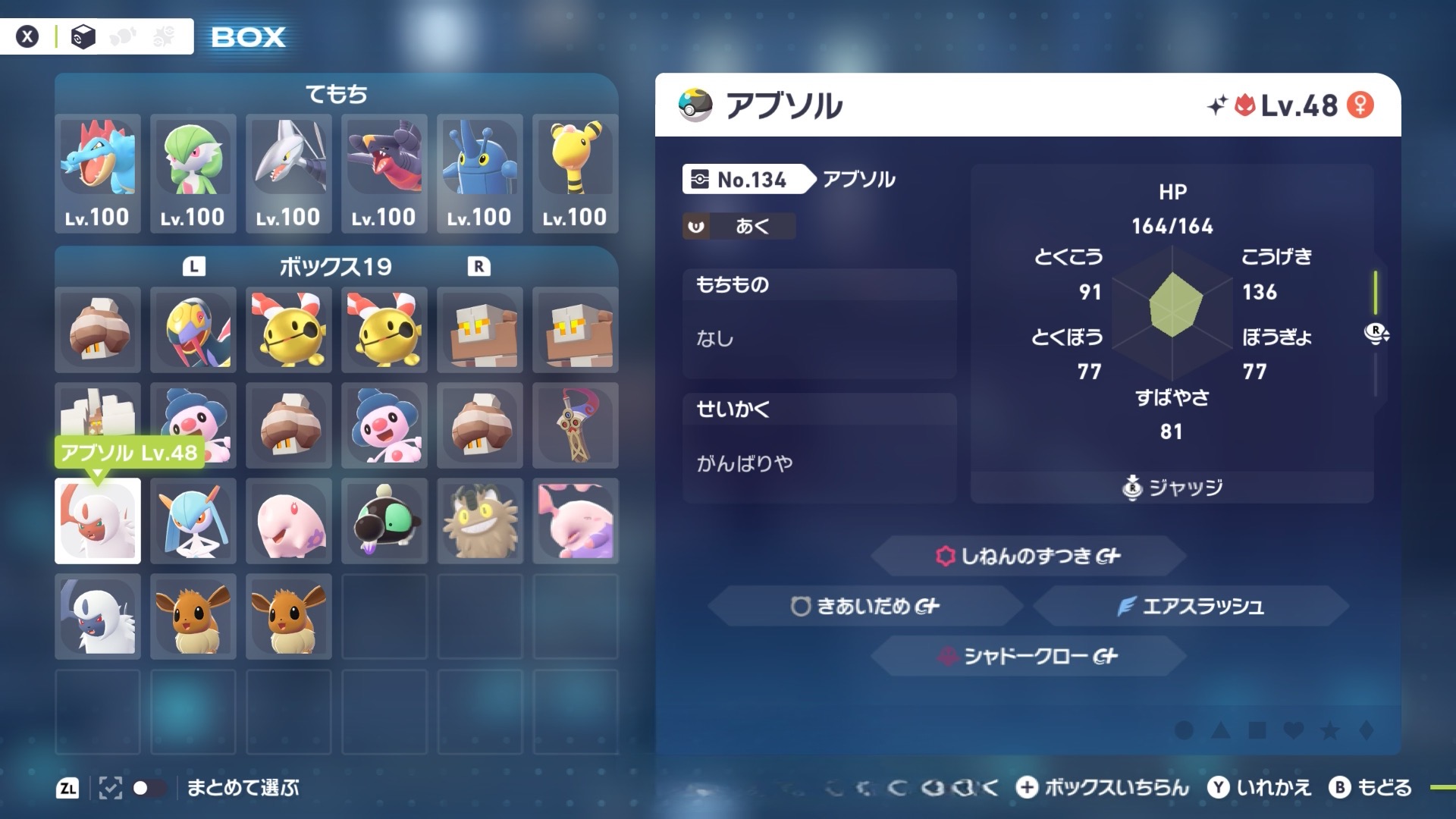Select the highlighted Absol Lv.48 slot

(98, 521)
